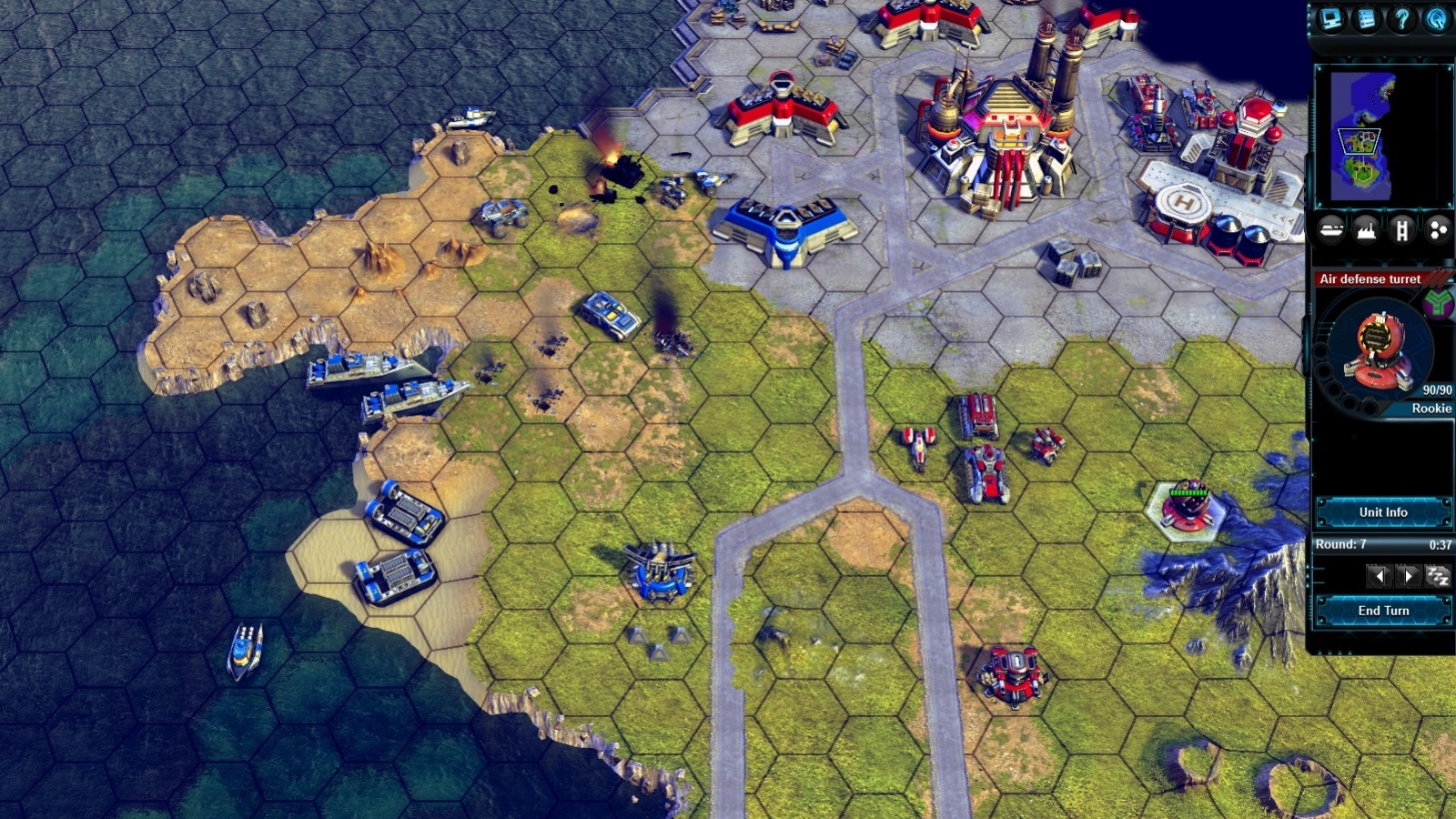Image resolution: width=1456 pixels, height=819 pixels.
Task: Select the bridge/road icon beneath the minimap
Action: coord(1402,229)
